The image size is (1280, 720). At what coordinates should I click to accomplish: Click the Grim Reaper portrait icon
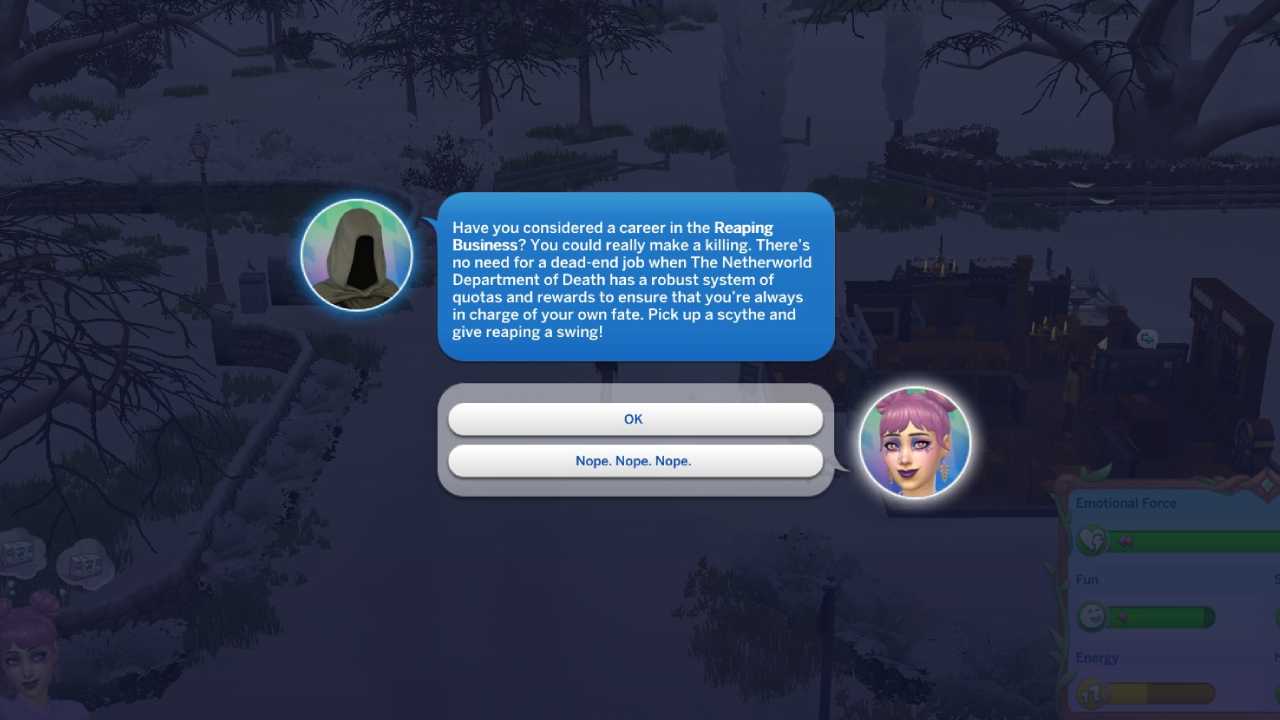[356, 254]
